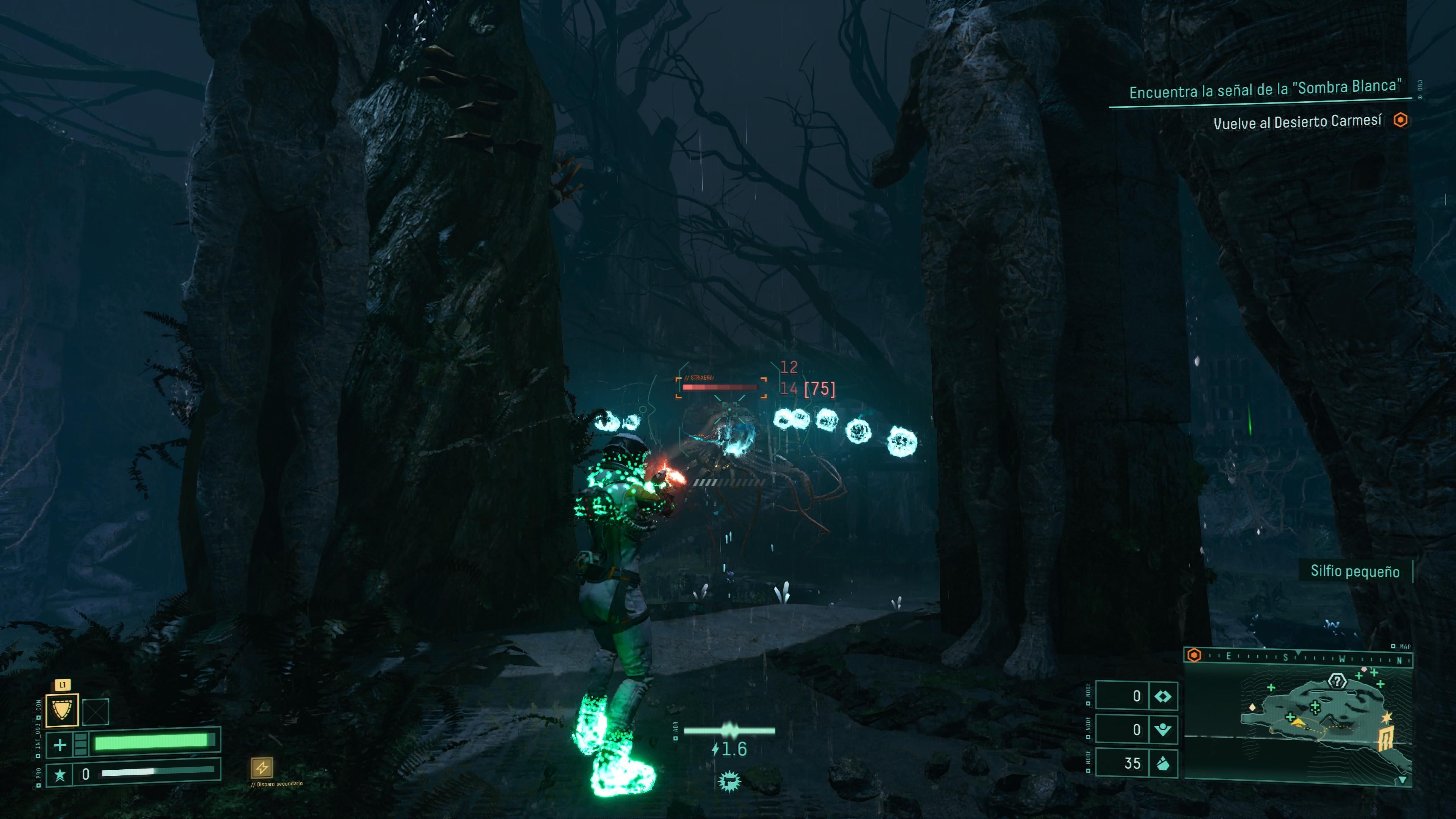The height and width of the screenshot is (819, 1456).
Task: Click the question mark marker on minimap
Action: click(1337, 681)
